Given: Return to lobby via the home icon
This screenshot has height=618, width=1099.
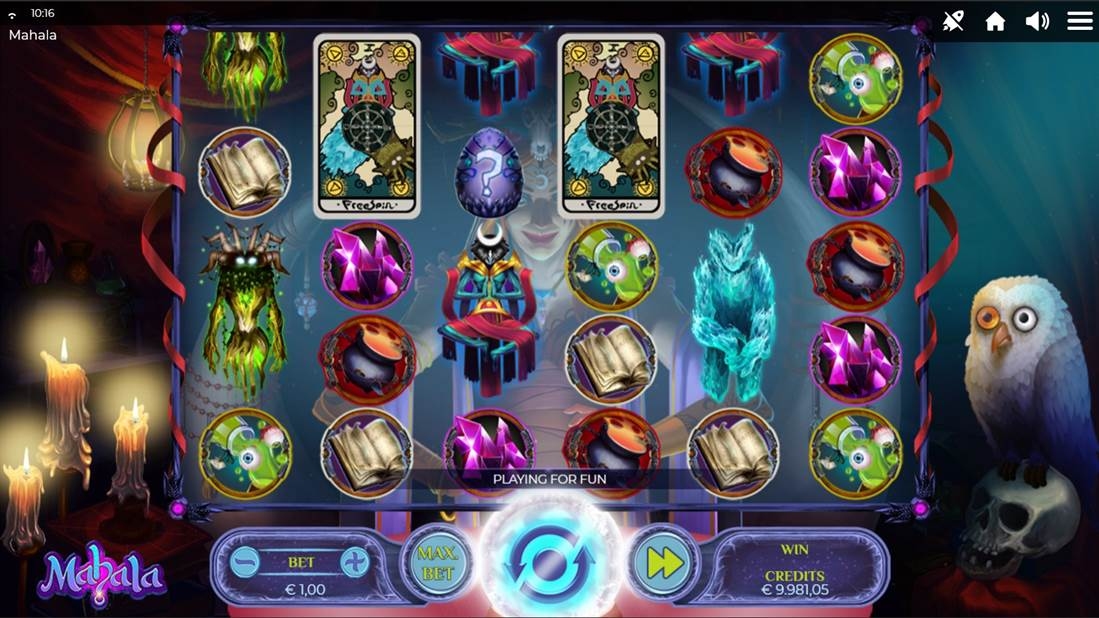Looking at the screenshot, I should coord(995,21).
